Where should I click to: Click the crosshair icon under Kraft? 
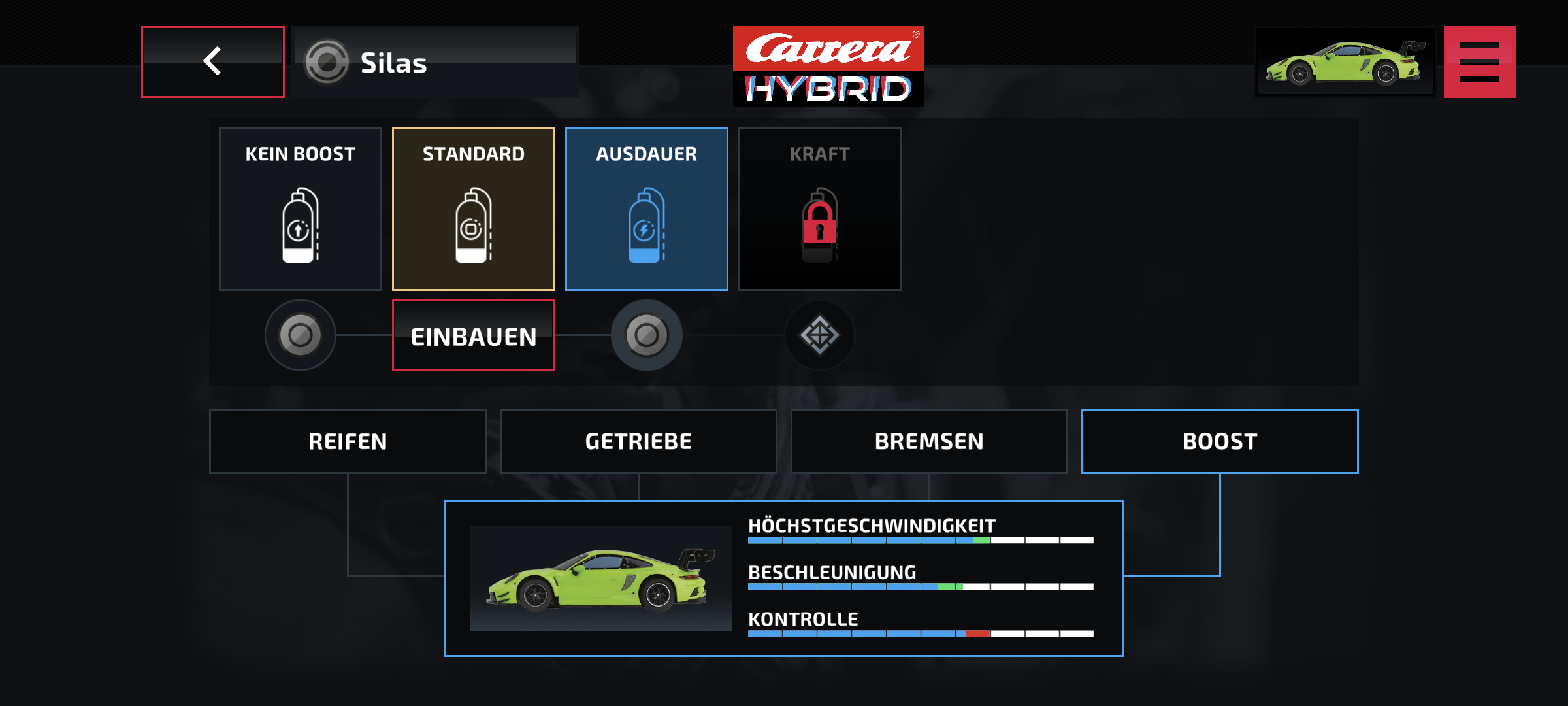[x=820, y=335]
